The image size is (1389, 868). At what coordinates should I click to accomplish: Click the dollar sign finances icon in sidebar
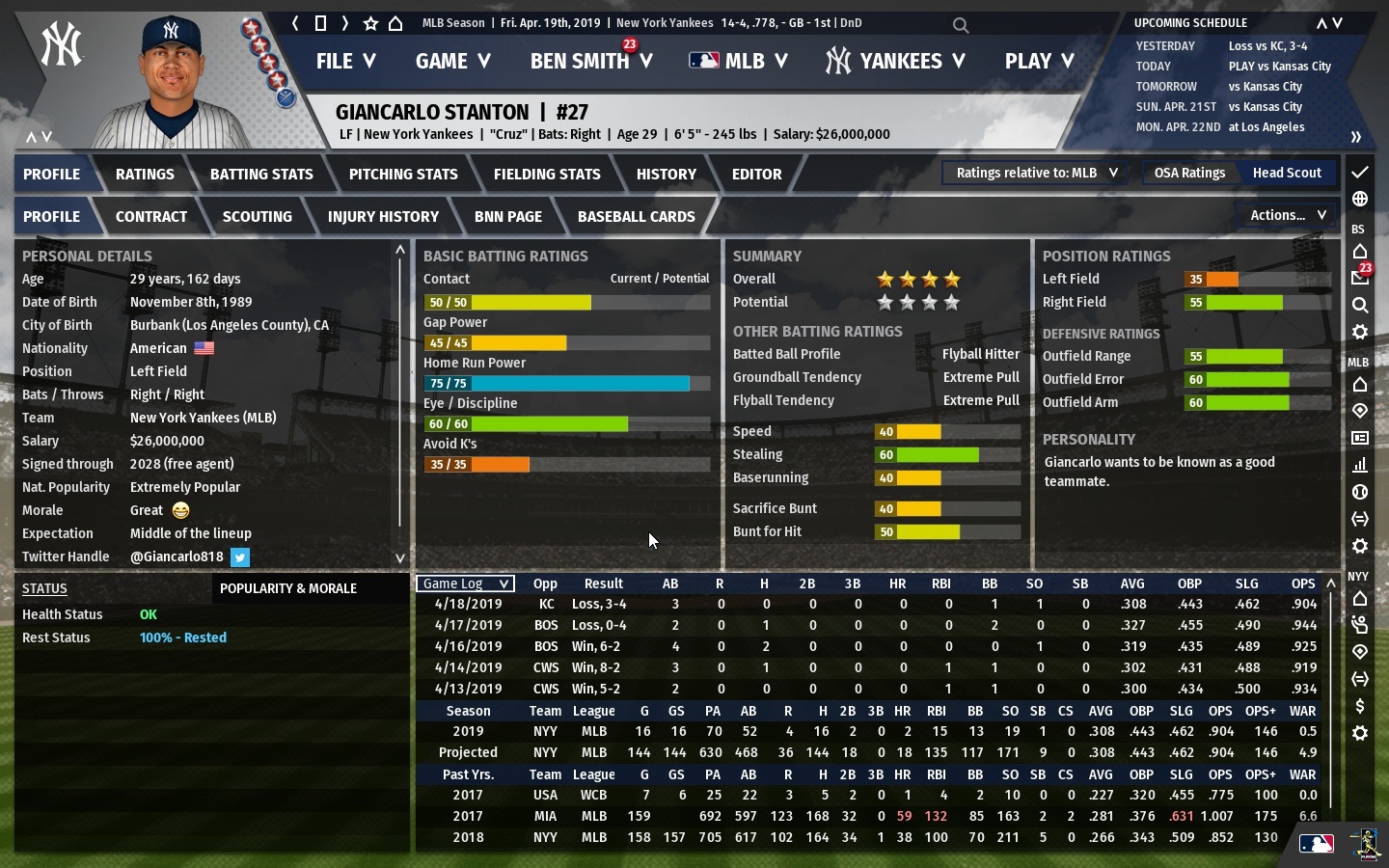pos(1360,706)
